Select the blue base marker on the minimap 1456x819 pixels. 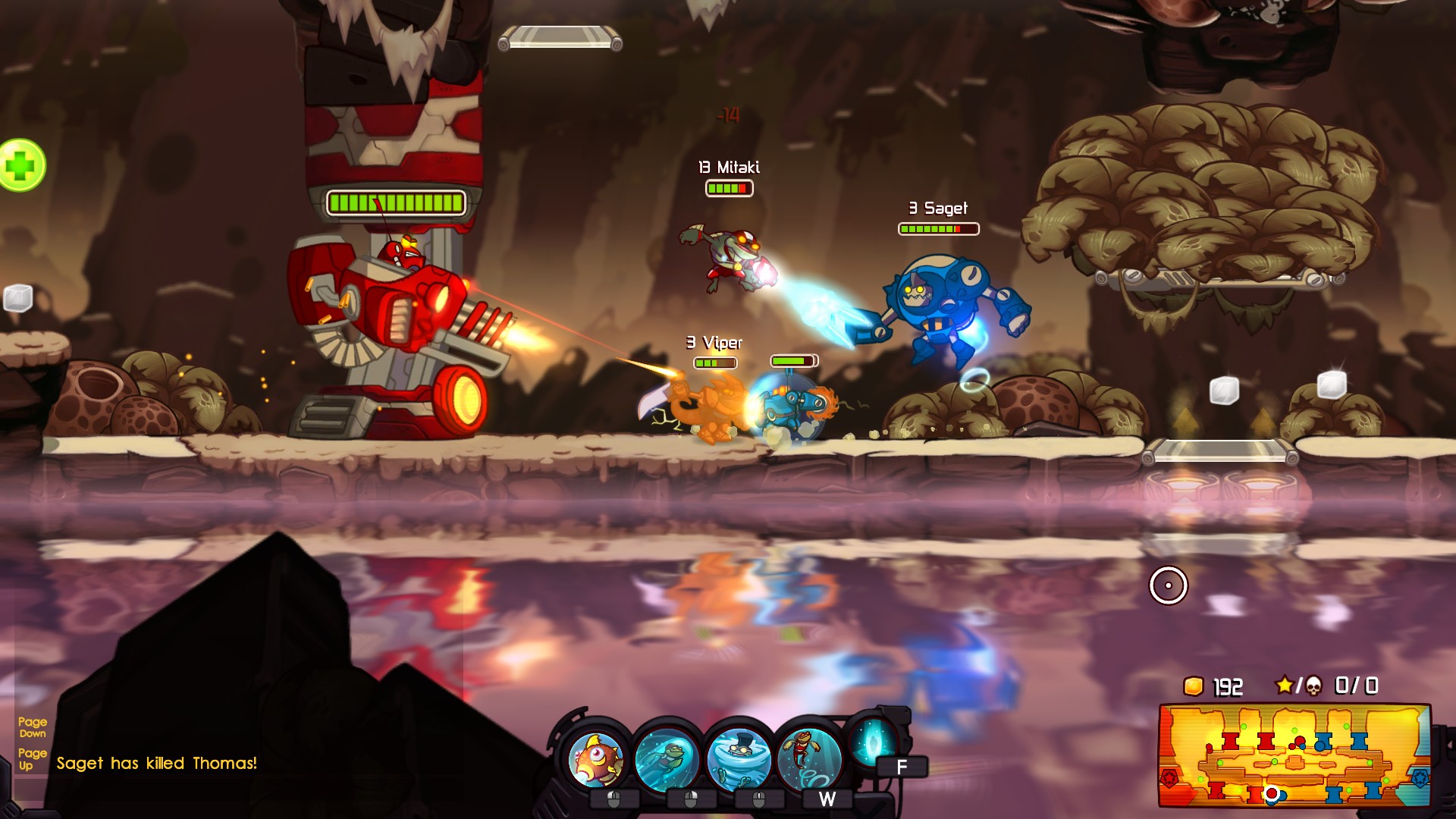(x=1420, y=779)
